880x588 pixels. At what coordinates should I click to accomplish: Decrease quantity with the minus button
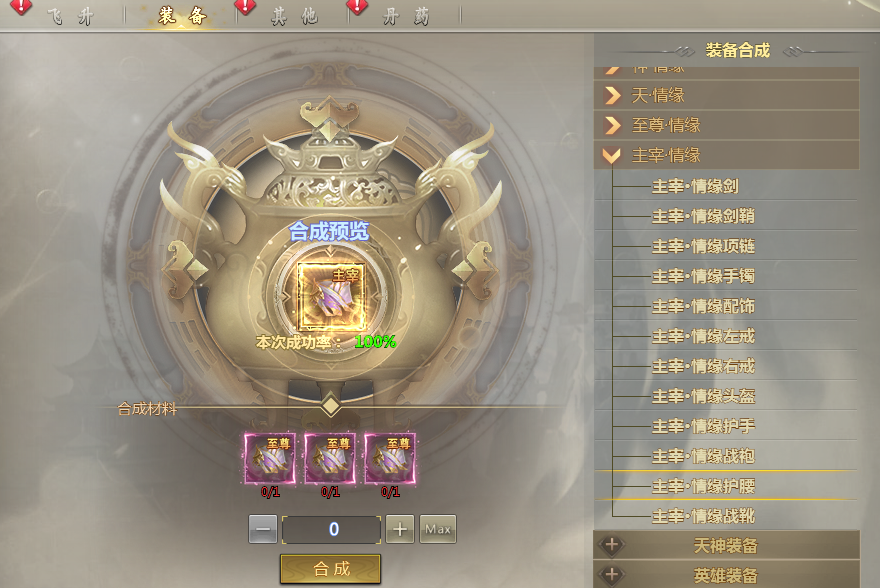tap(263, 529)
